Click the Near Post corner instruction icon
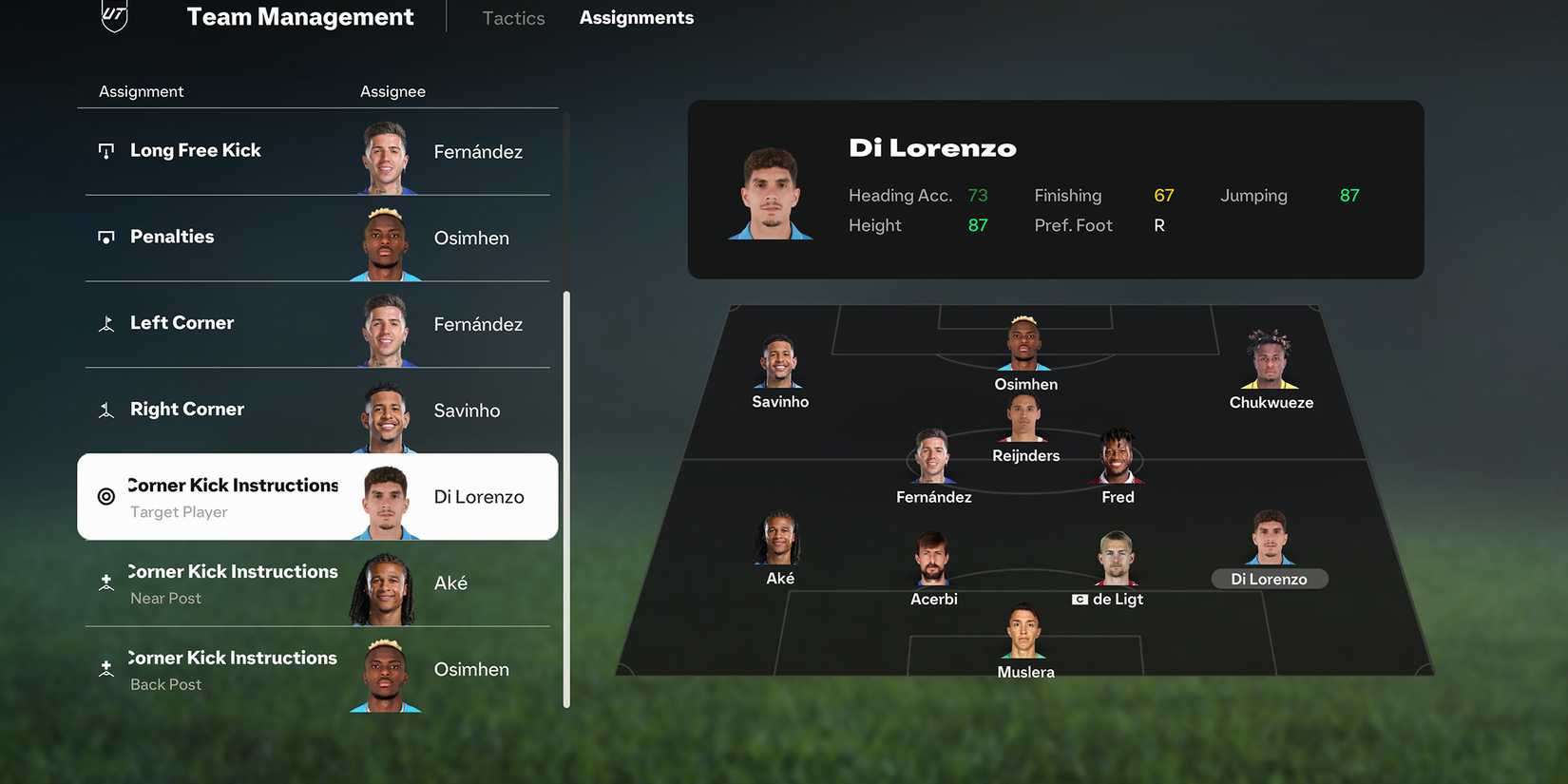Screen dimensions: 1568x784 click(x=106, y=583)
